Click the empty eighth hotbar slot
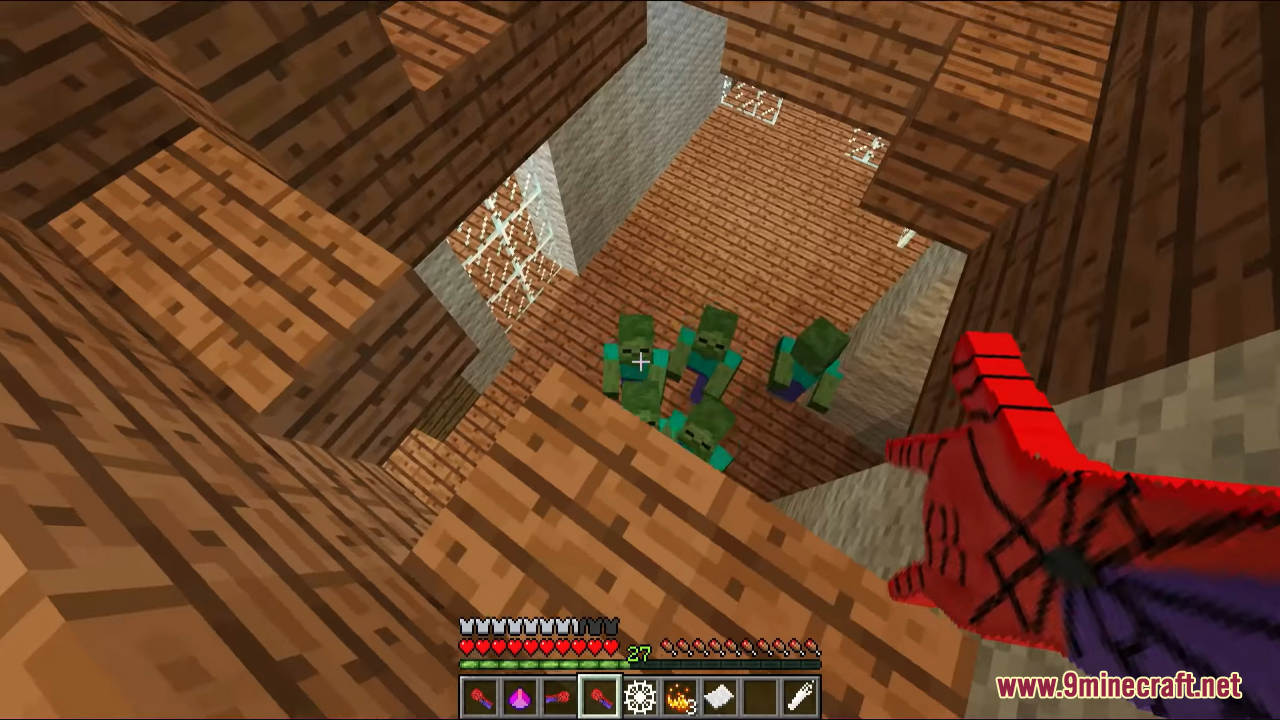This screenshot has width=1280, height=720. (x=760, y=697)
